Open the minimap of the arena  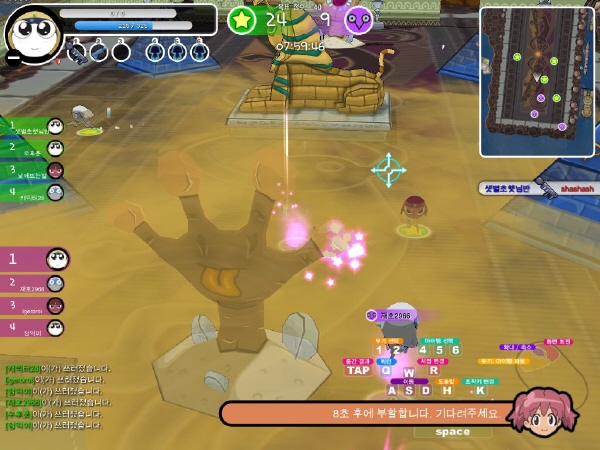click(x=537, y=81)
